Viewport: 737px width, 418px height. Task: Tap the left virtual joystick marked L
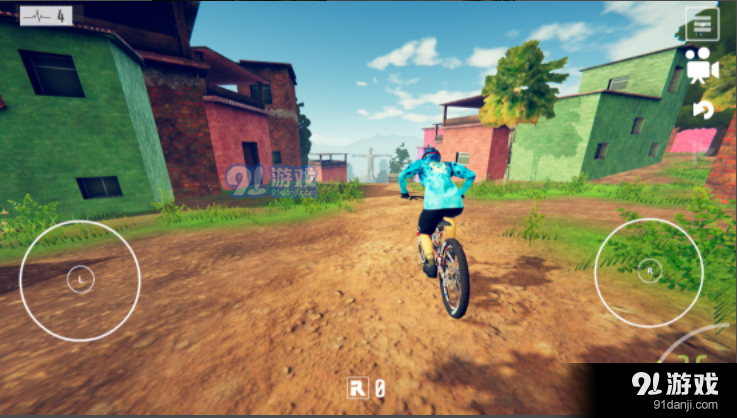pos(80,279)
